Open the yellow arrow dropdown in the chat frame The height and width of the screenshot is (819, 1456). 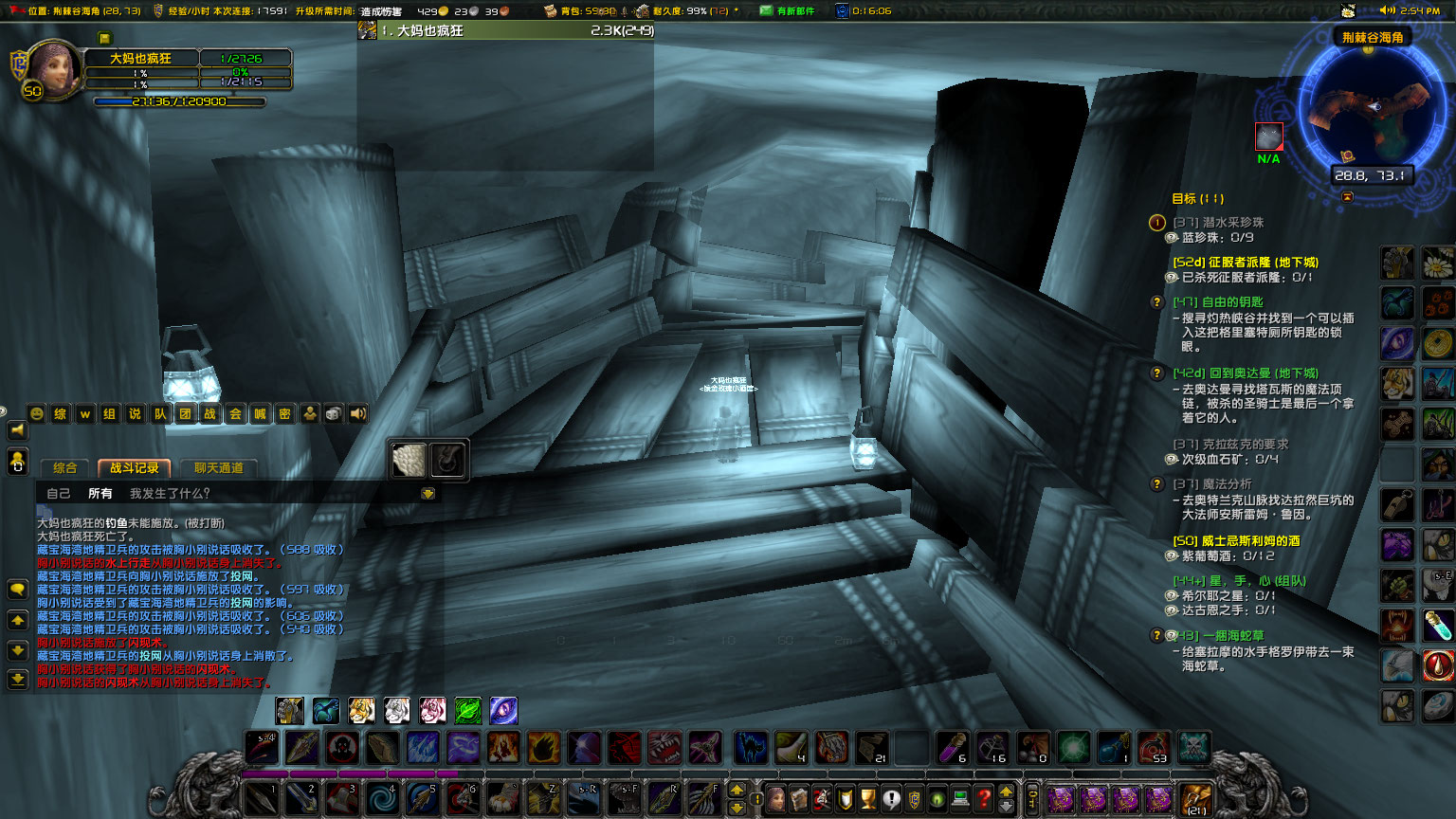click(x=428, y=492)
